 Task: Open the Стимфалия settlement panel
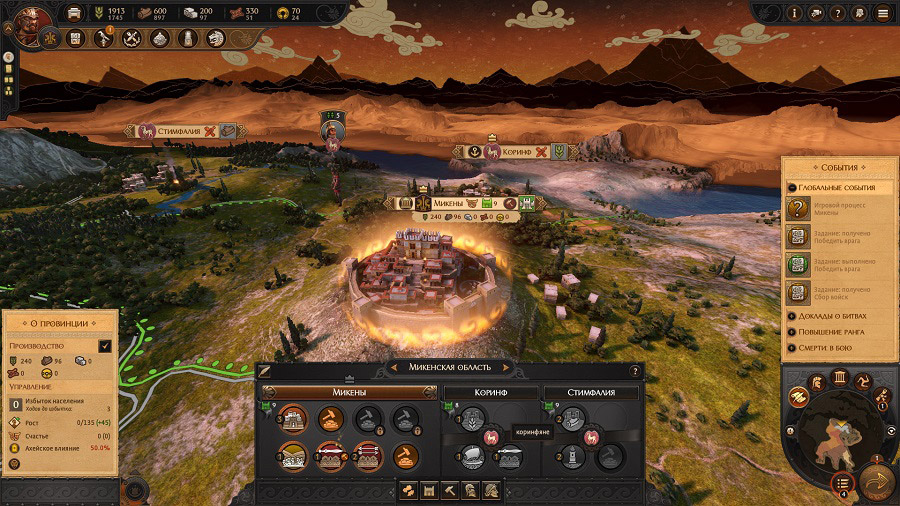[588, 392]
